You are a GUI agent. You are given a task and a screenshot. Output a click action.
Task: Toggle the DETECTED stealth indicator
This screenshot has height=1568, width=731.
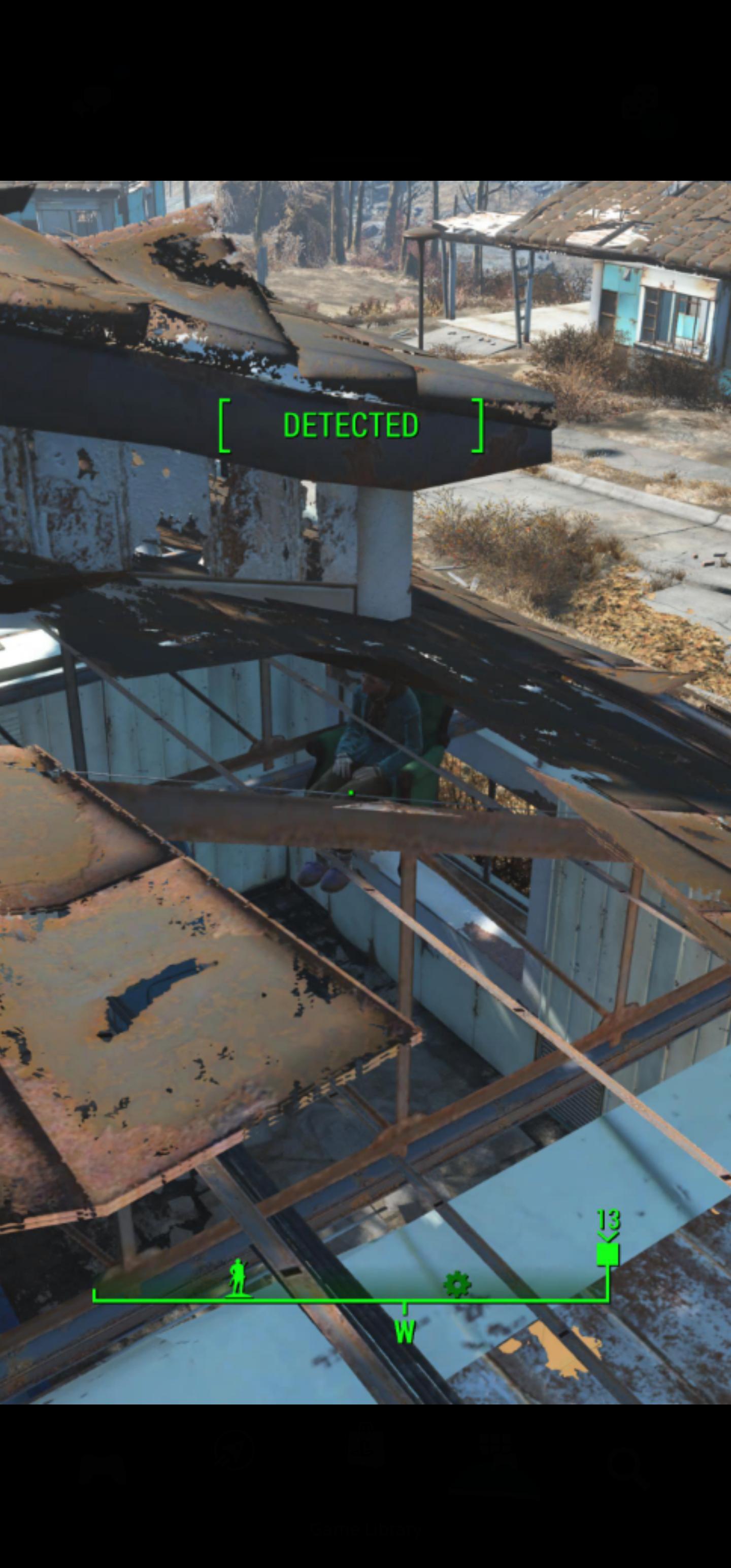351,426
